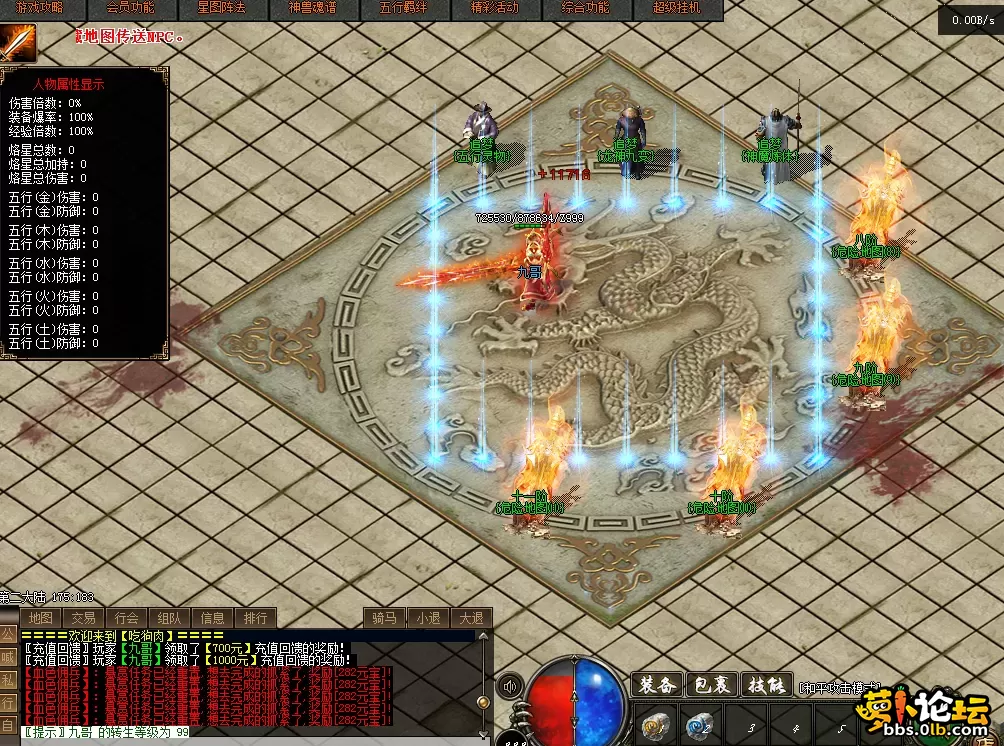Open the 行会 guild panel
Viewport: 1004px width, 746px height.
click(127, 618)
